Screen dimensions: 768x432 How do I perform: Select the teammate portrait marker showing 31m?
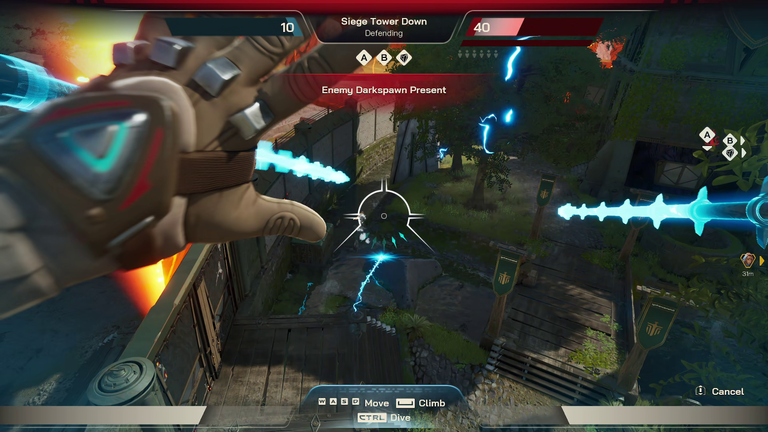747,260
